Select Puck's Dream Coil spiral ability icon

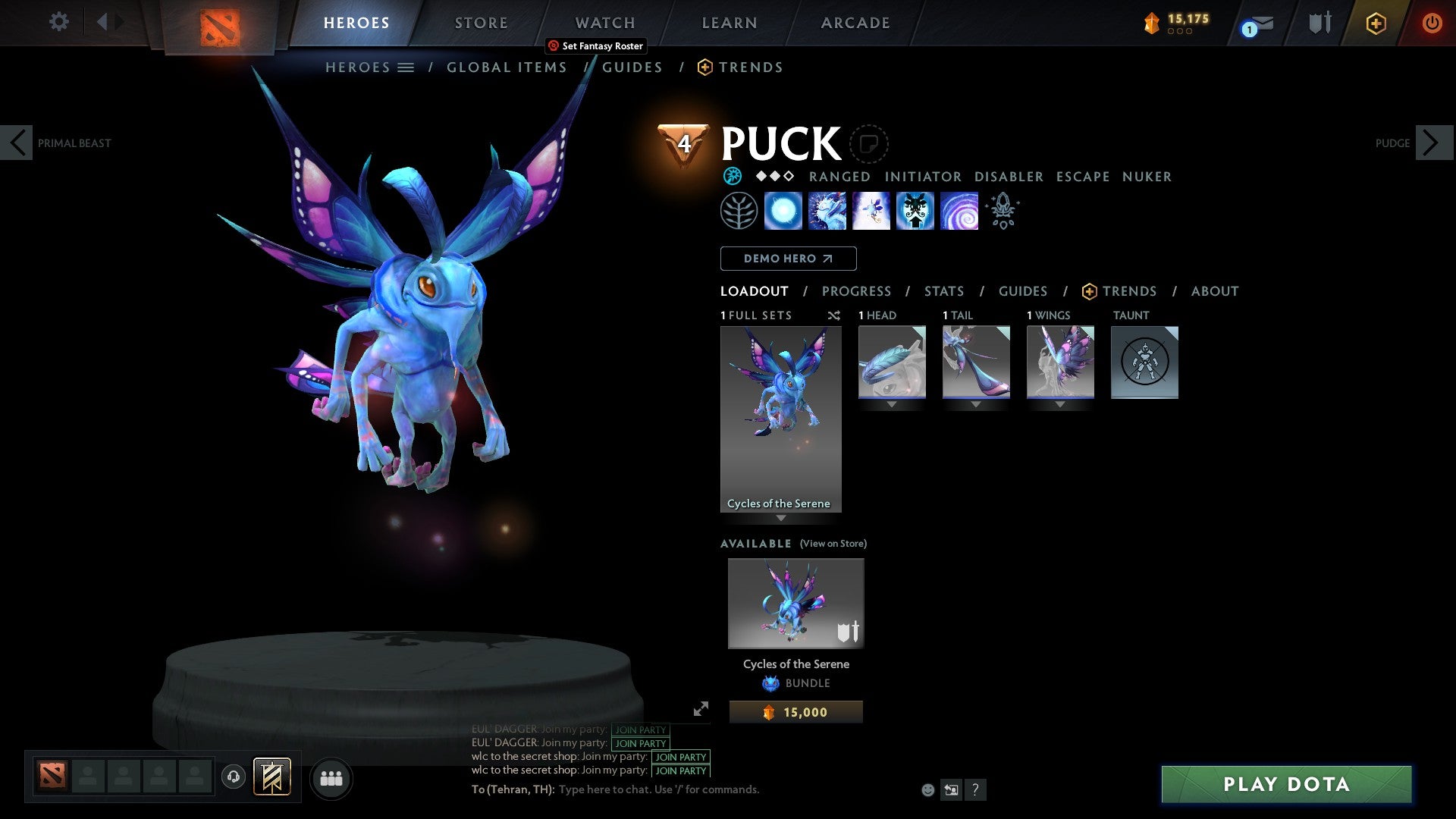(x=959, y=212)
